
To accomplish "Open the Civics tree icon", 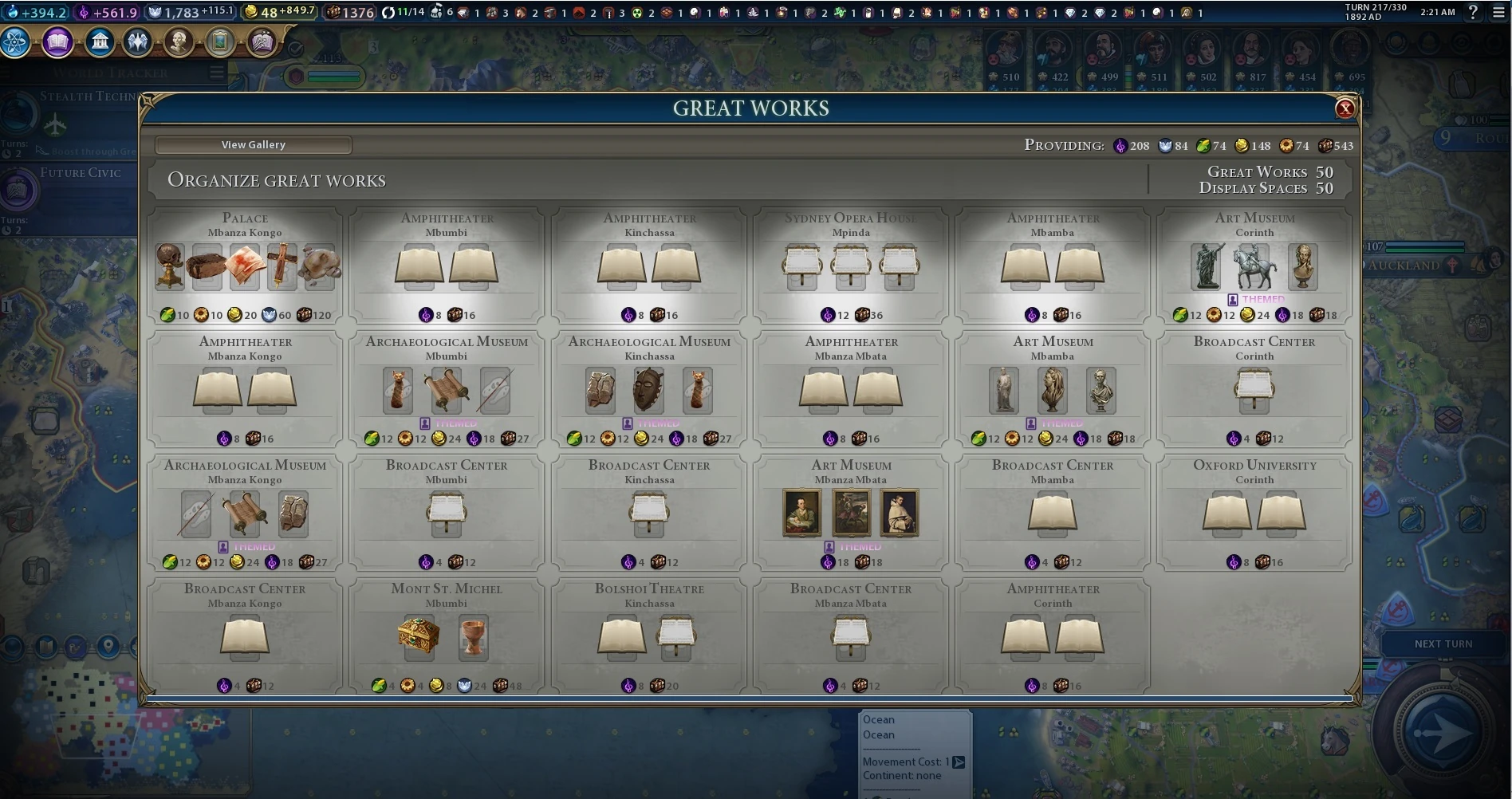I will click(57, 42).
